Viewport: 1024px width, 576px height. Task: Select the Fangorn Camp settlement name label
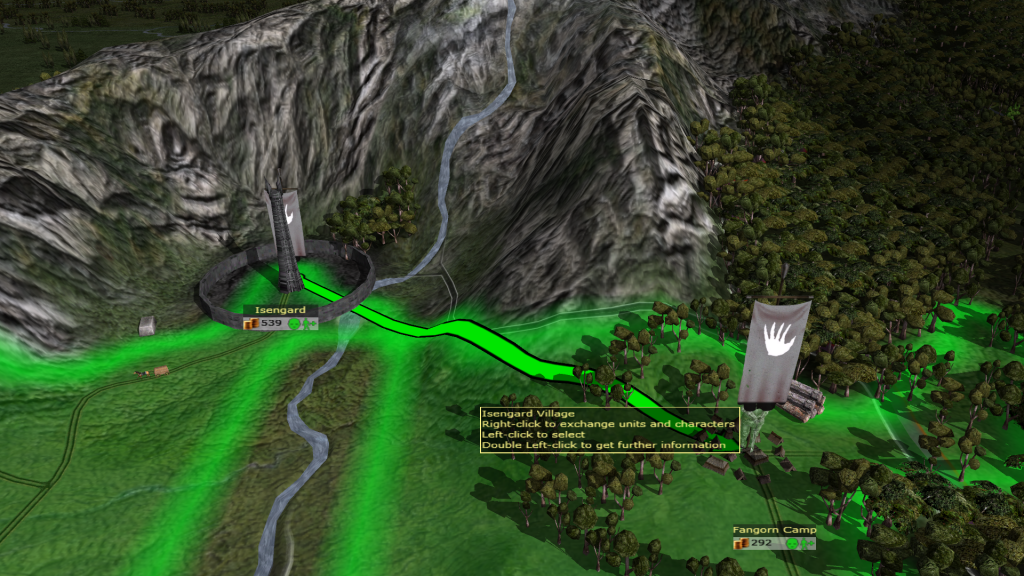(773, 530)
